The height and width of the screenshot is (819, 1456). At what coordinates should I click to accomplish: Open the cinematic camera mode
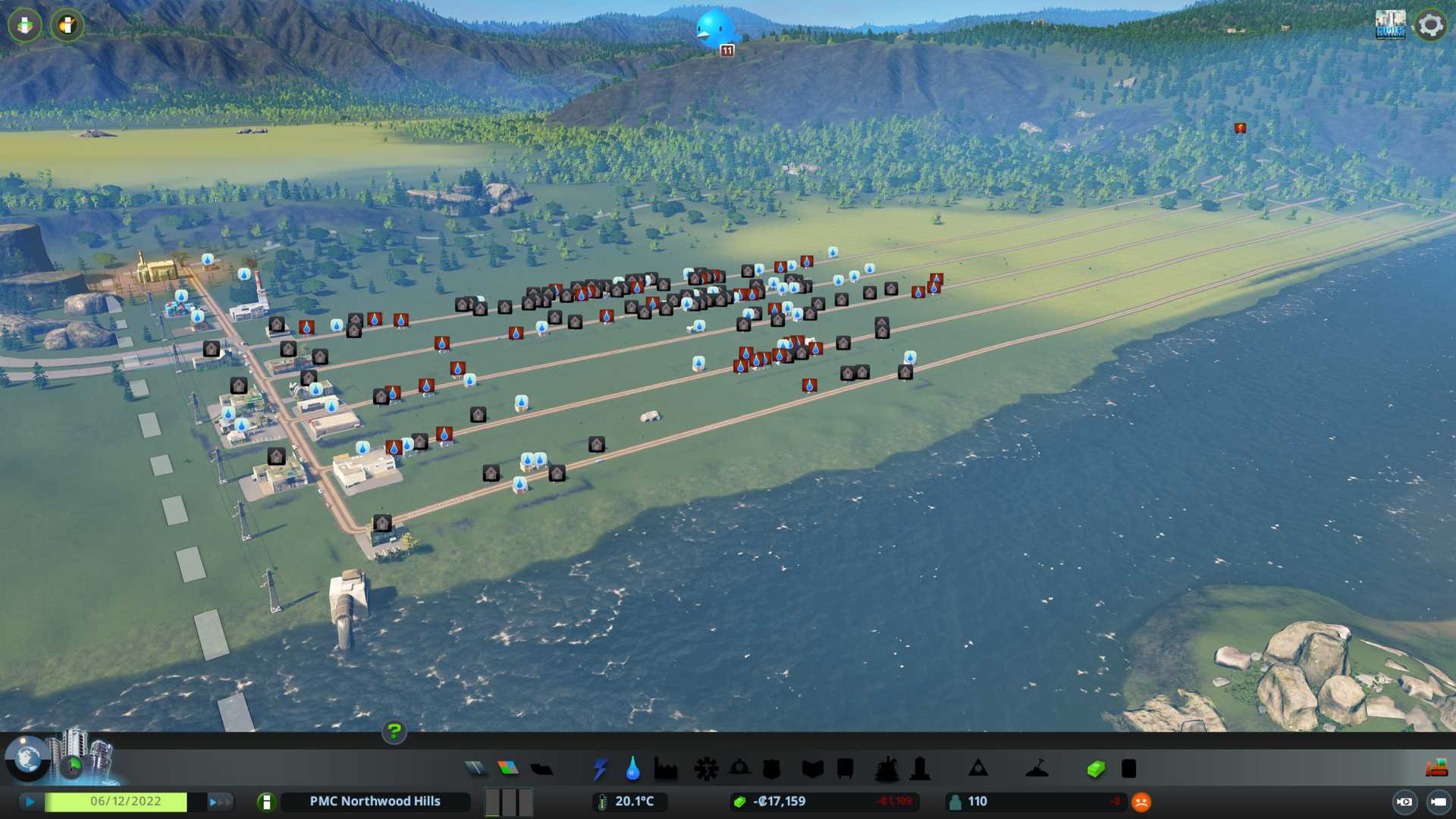click(1404, 802)
